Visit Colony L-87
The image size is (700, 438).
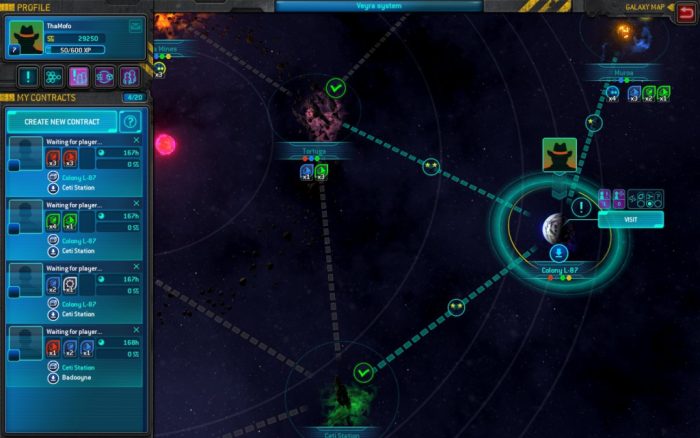[616, 219]
